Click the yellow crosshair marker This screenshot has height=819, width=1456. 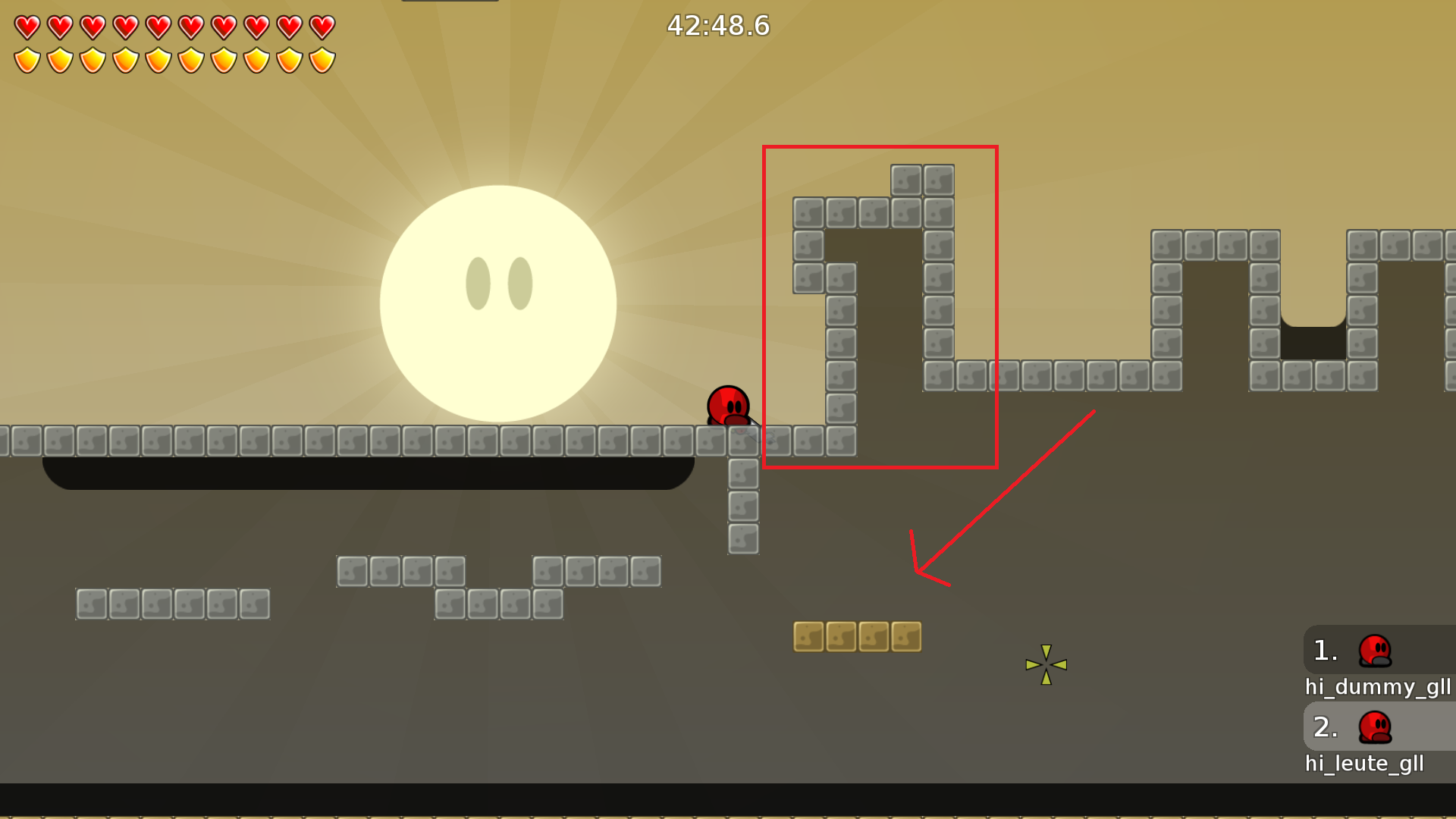(1046, 664)
